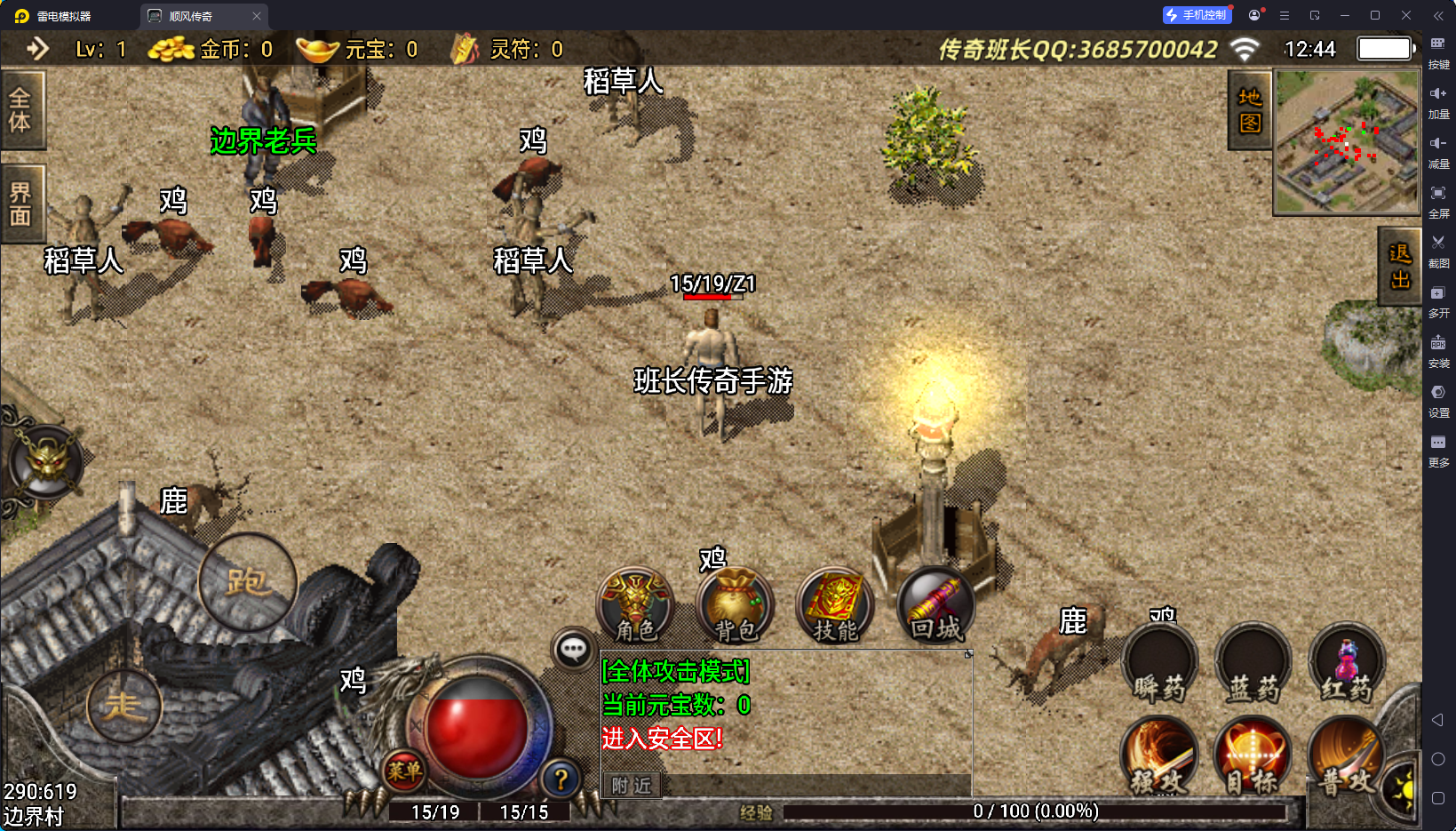
Task: Click the question mark help button
Action: pos(561,779)
